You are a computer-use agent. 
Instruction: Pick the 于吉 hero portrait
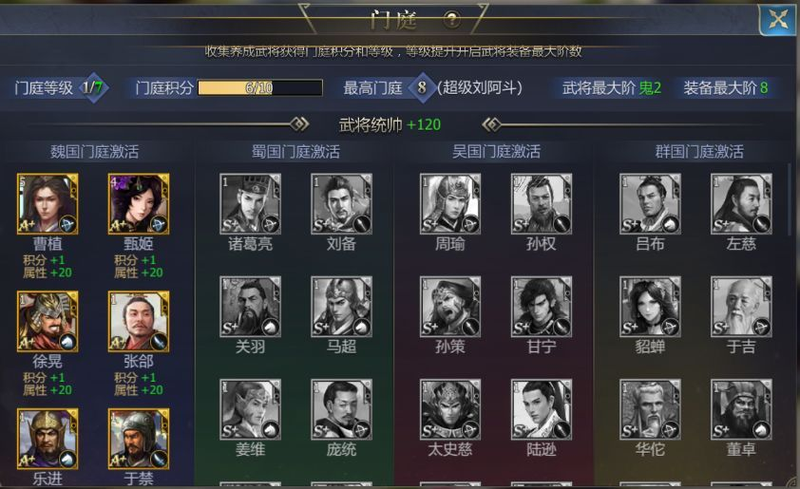click(741, 307)
